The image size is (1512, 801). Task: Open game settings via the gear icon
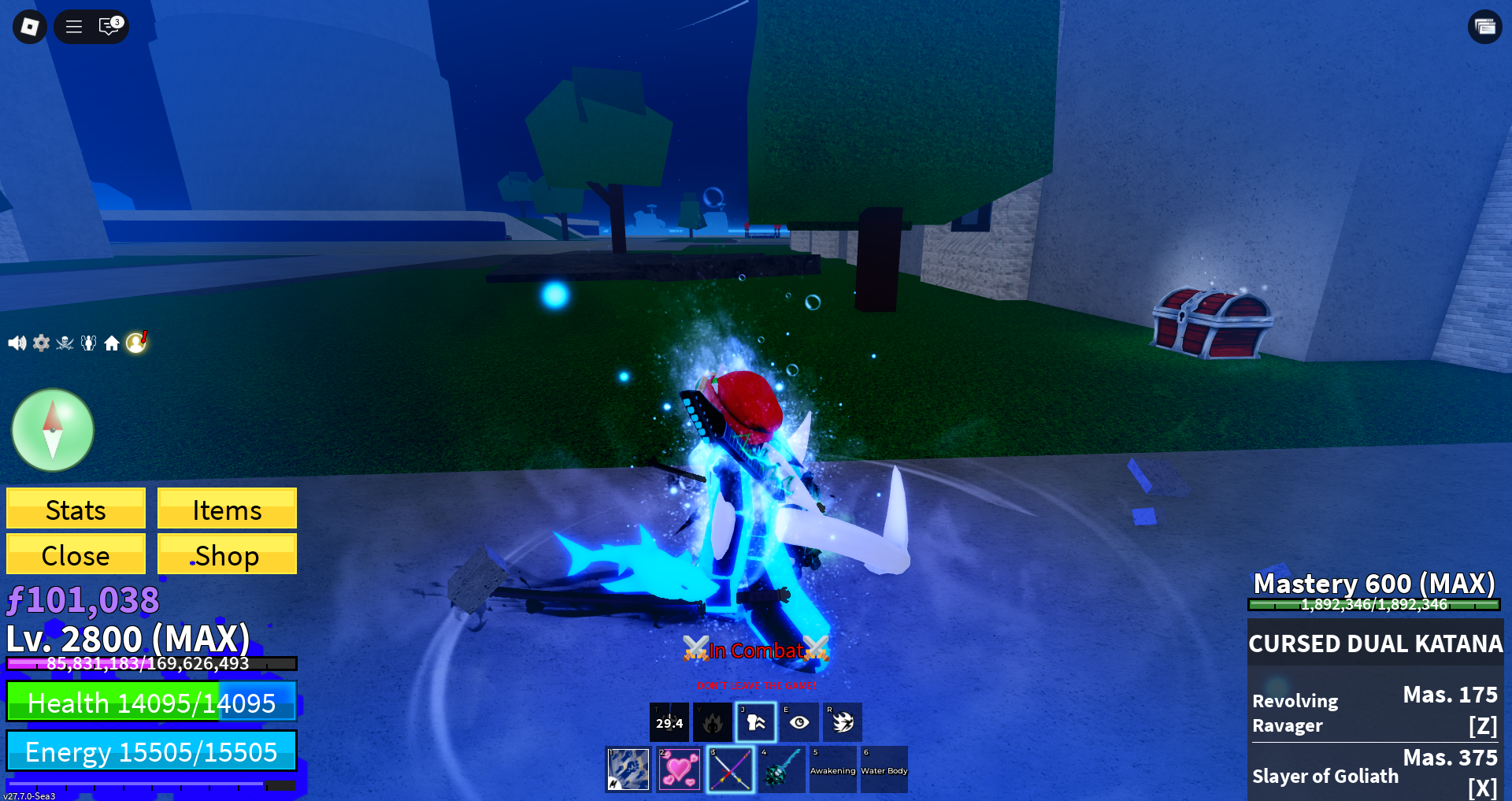[41, 343]
